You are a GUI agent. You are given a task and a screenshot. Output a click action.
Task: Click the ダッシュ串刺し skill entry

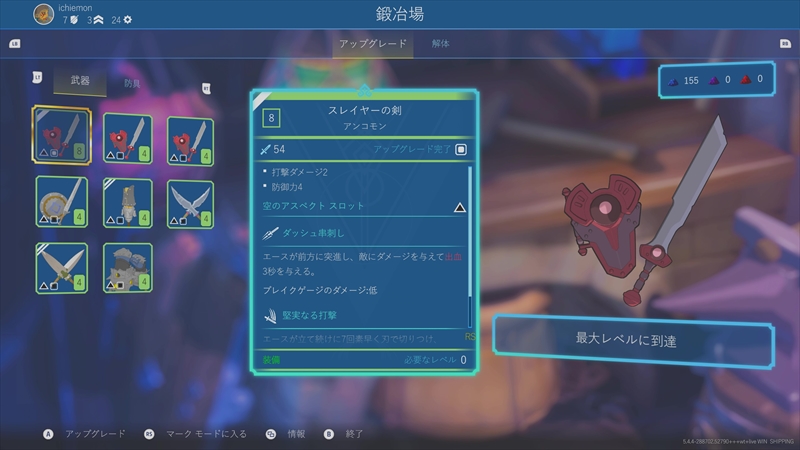click(358, 232)
